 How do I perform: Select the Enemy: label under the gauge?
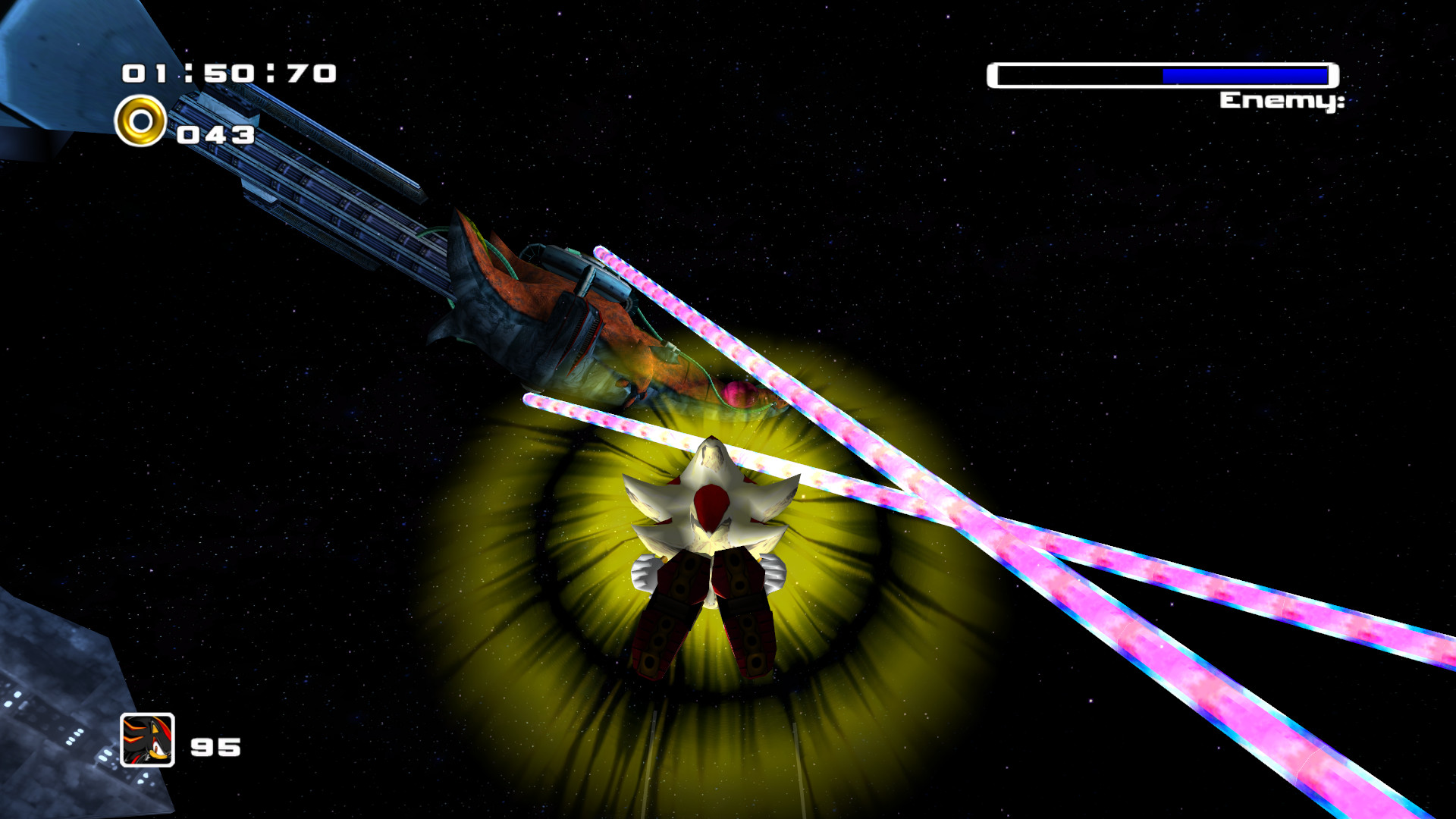1282,99
